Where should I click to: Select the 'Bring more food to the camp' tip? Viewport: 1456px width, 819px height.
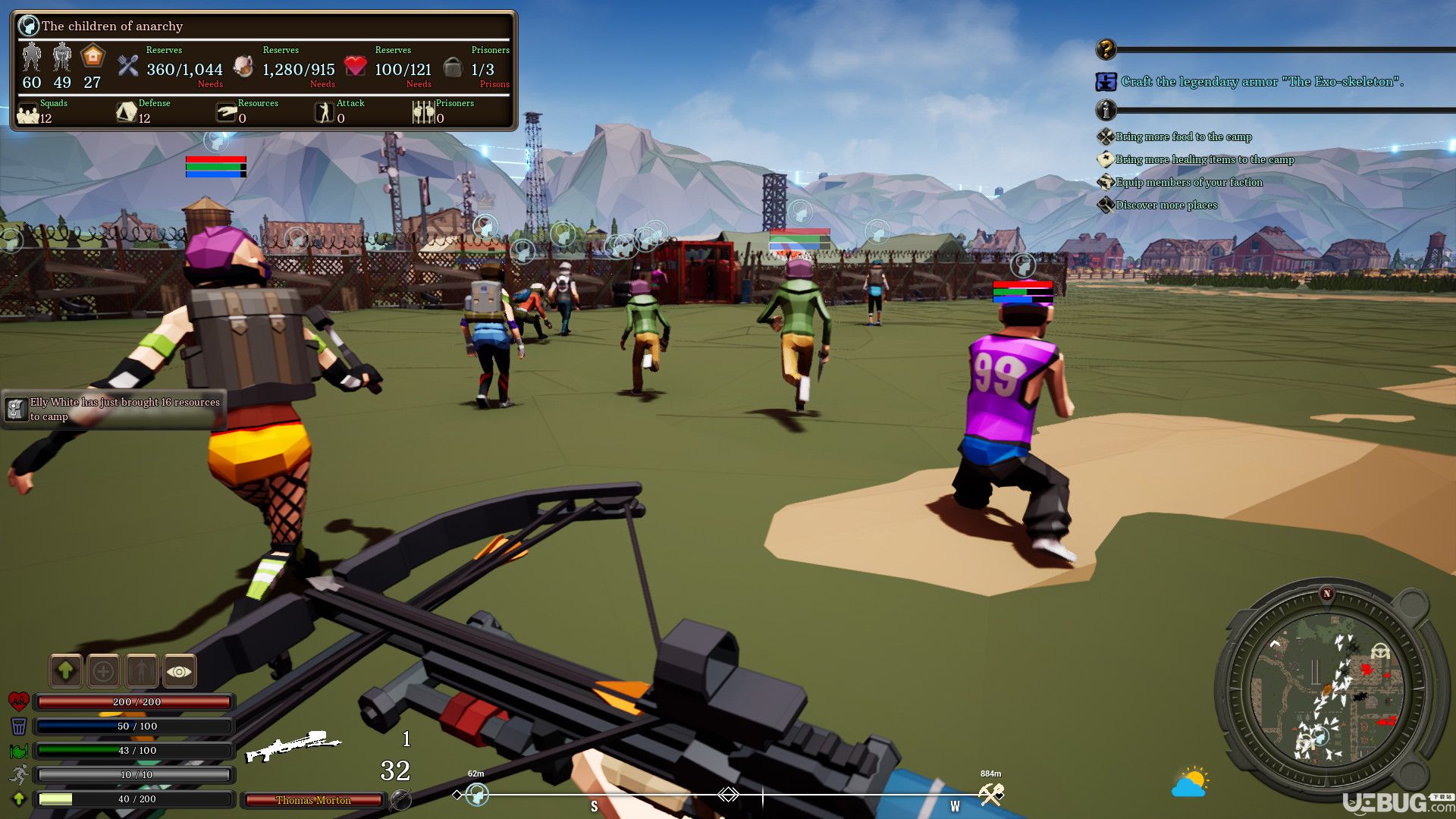pos(1183,136)
